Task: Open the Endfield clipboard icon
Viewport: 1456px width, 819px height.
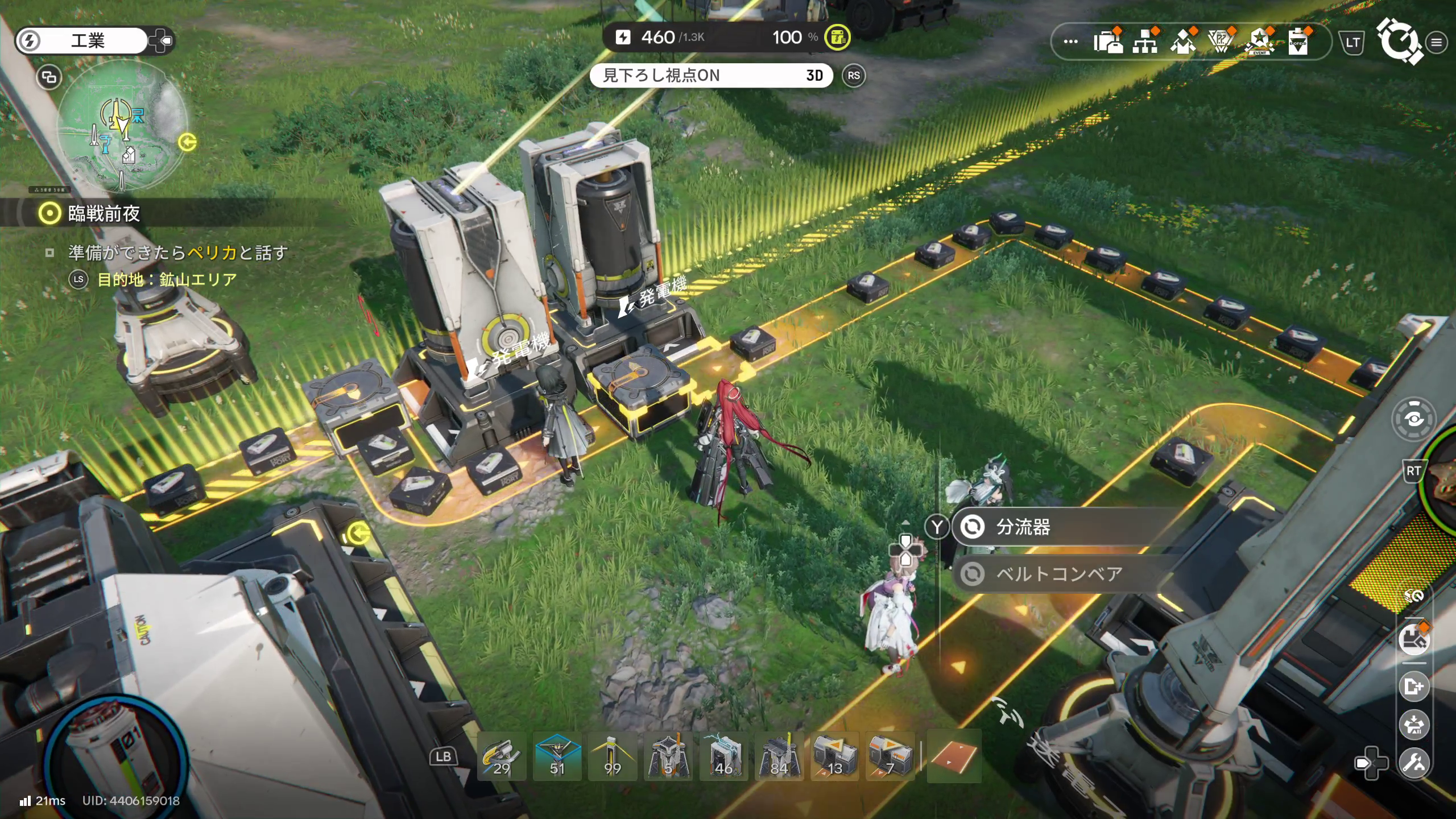Action: coord(1298,42)
